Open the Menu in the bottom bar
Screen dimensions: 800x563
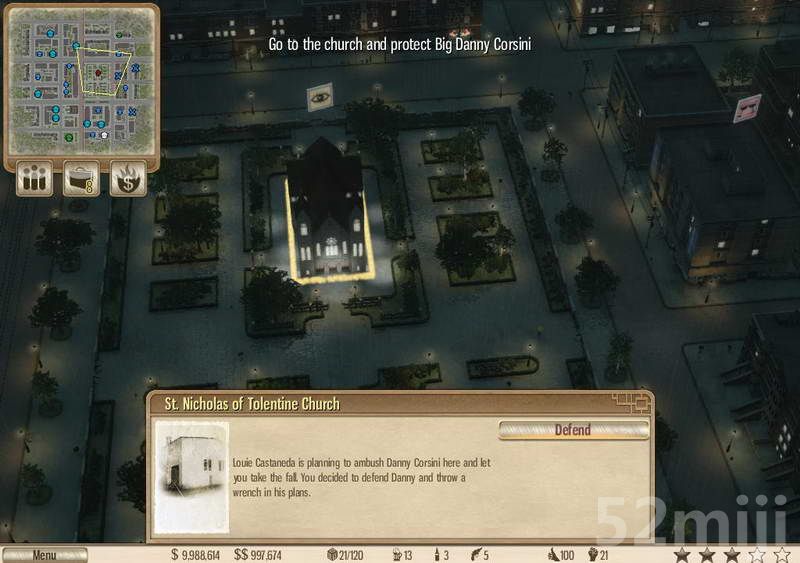click(44, 555)
